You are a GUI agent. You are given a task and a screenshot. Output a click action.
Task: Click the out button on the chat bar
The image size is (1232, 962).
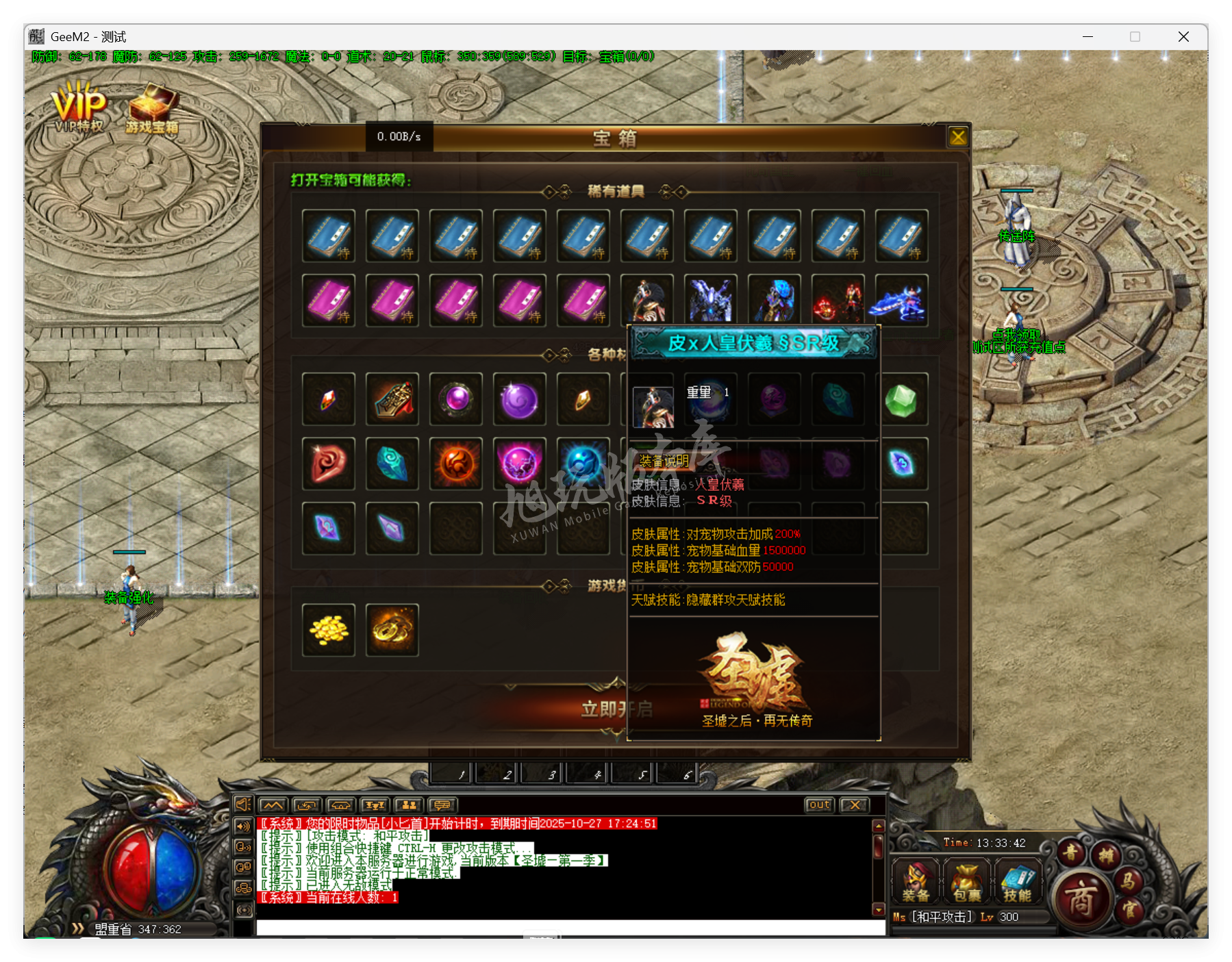[x=819, y=805]
